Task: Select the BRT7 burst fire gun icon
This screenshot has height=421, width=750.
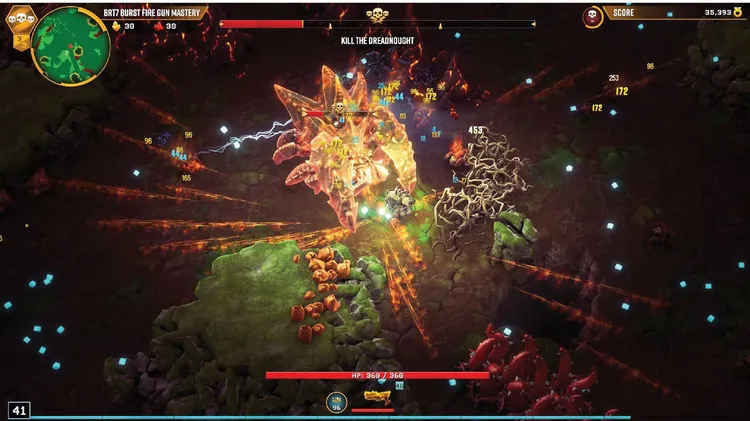Action: click(x=376, y=397)
